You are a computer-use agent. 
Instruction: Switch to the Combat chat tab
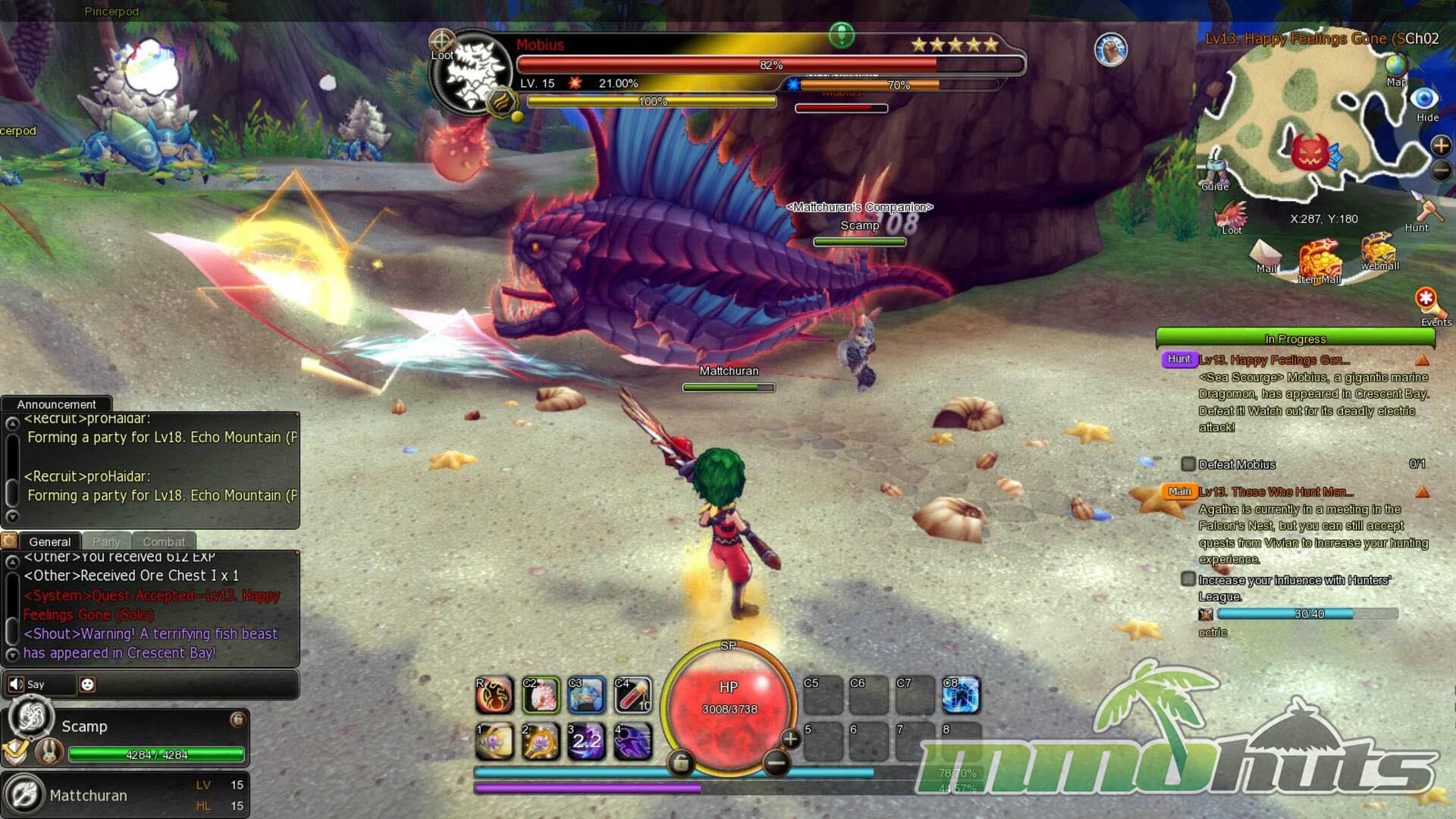164,541
